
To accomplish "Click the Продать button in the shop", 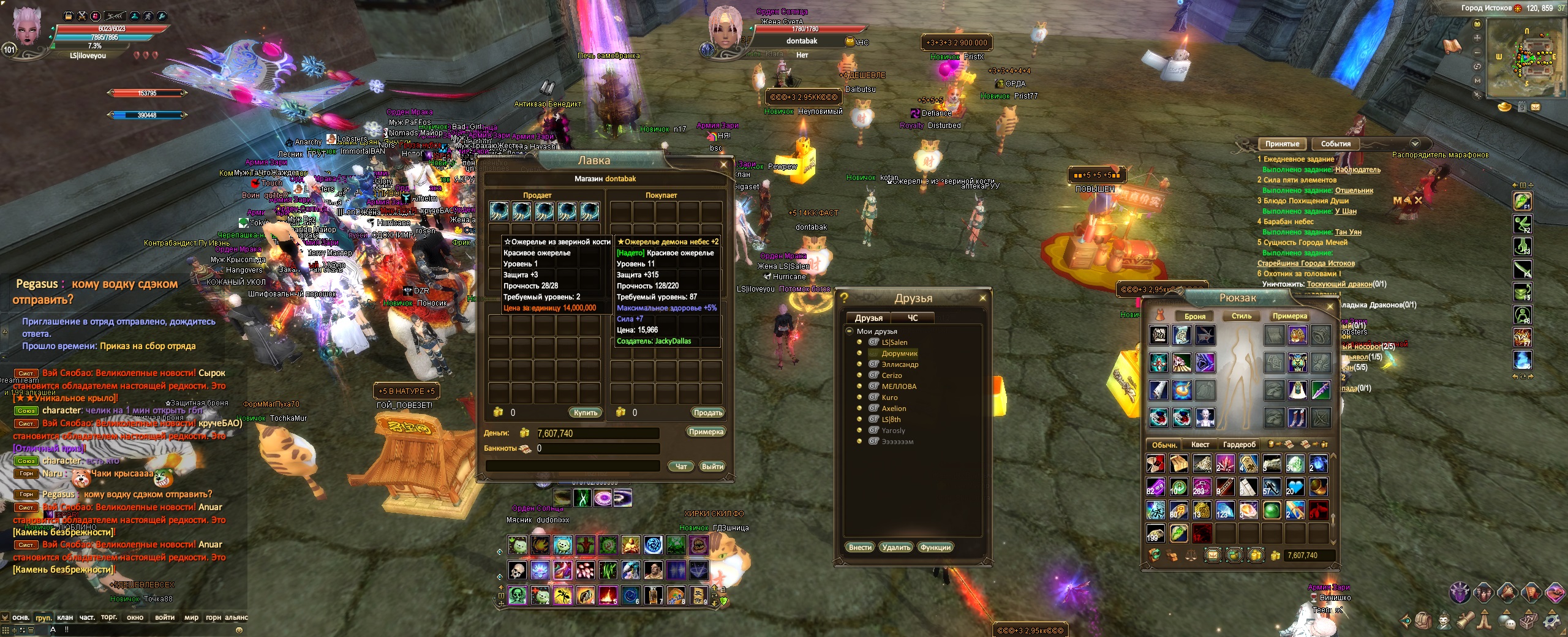I will (x=707, y=413).
